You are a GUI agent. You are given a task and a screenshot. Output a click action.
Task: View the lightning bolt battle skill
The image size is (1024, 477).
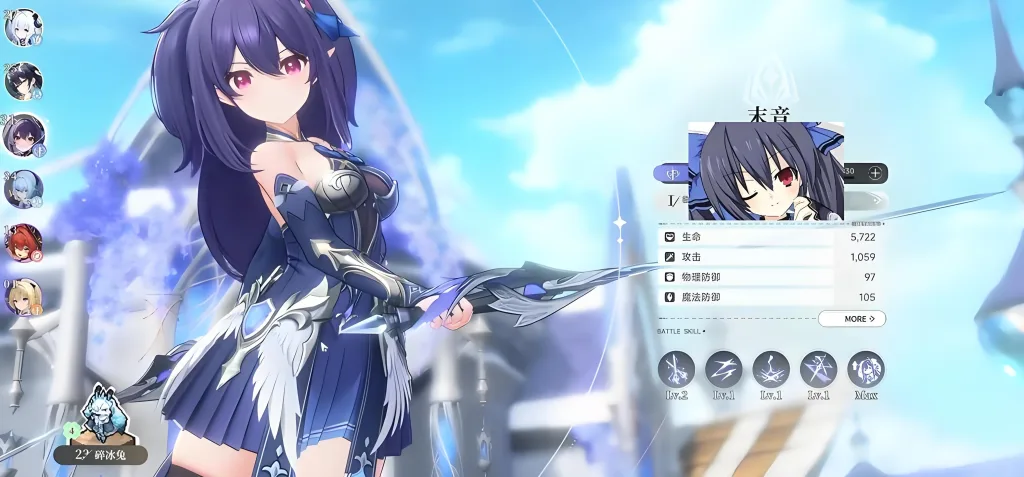pos(724,369)
